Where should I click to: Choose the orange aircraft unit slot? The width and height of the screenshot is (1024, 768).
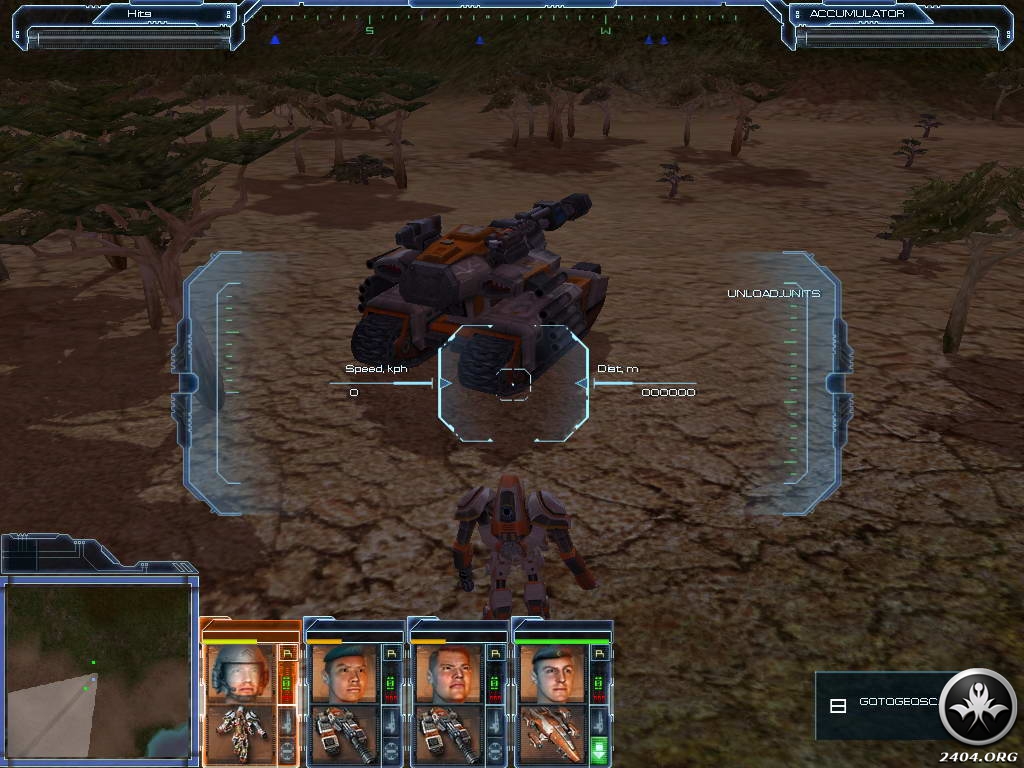(552, 734)
